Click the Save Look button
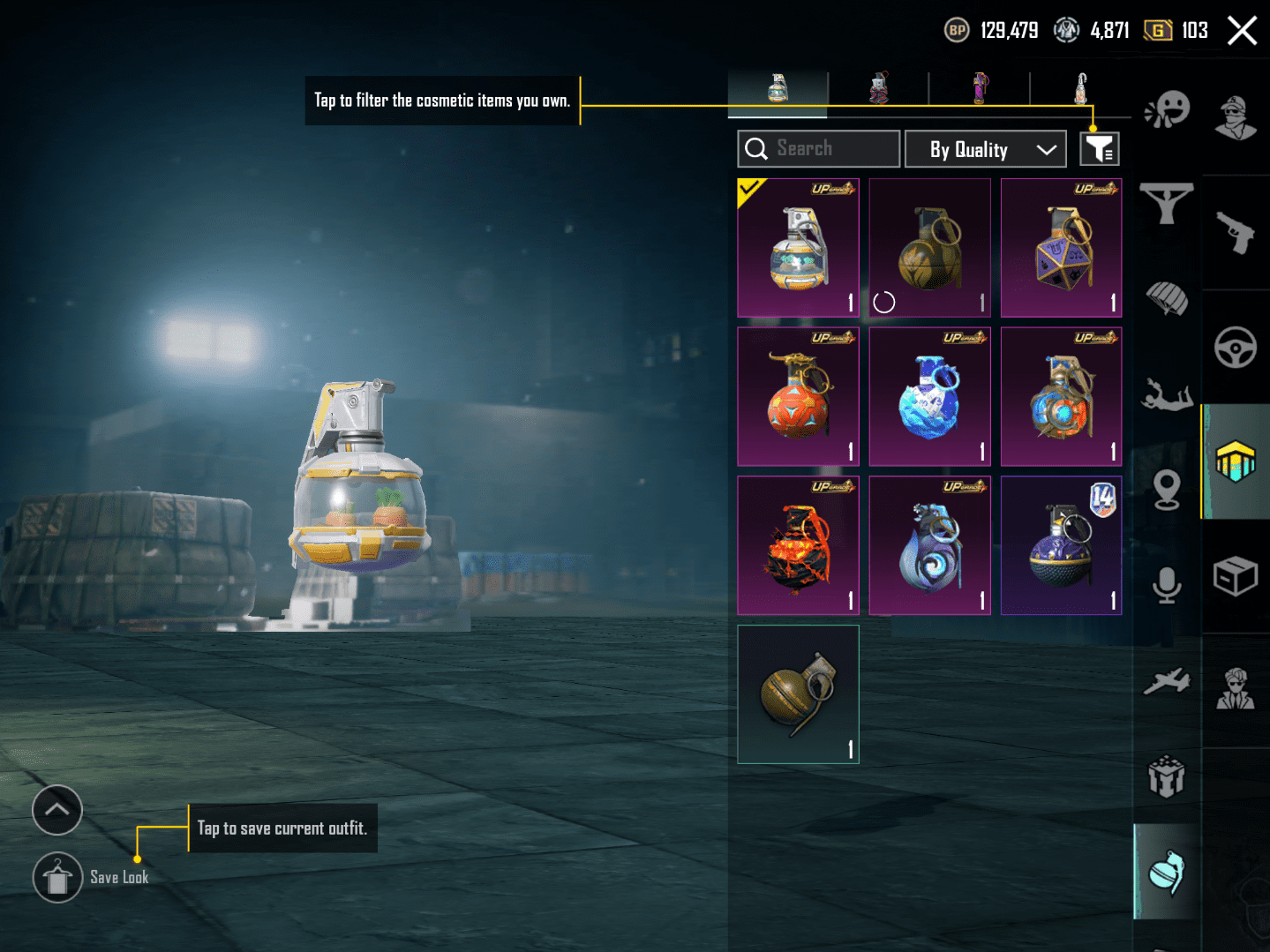This screenshot has height=952, width=1270. click(x=58, y=878)
